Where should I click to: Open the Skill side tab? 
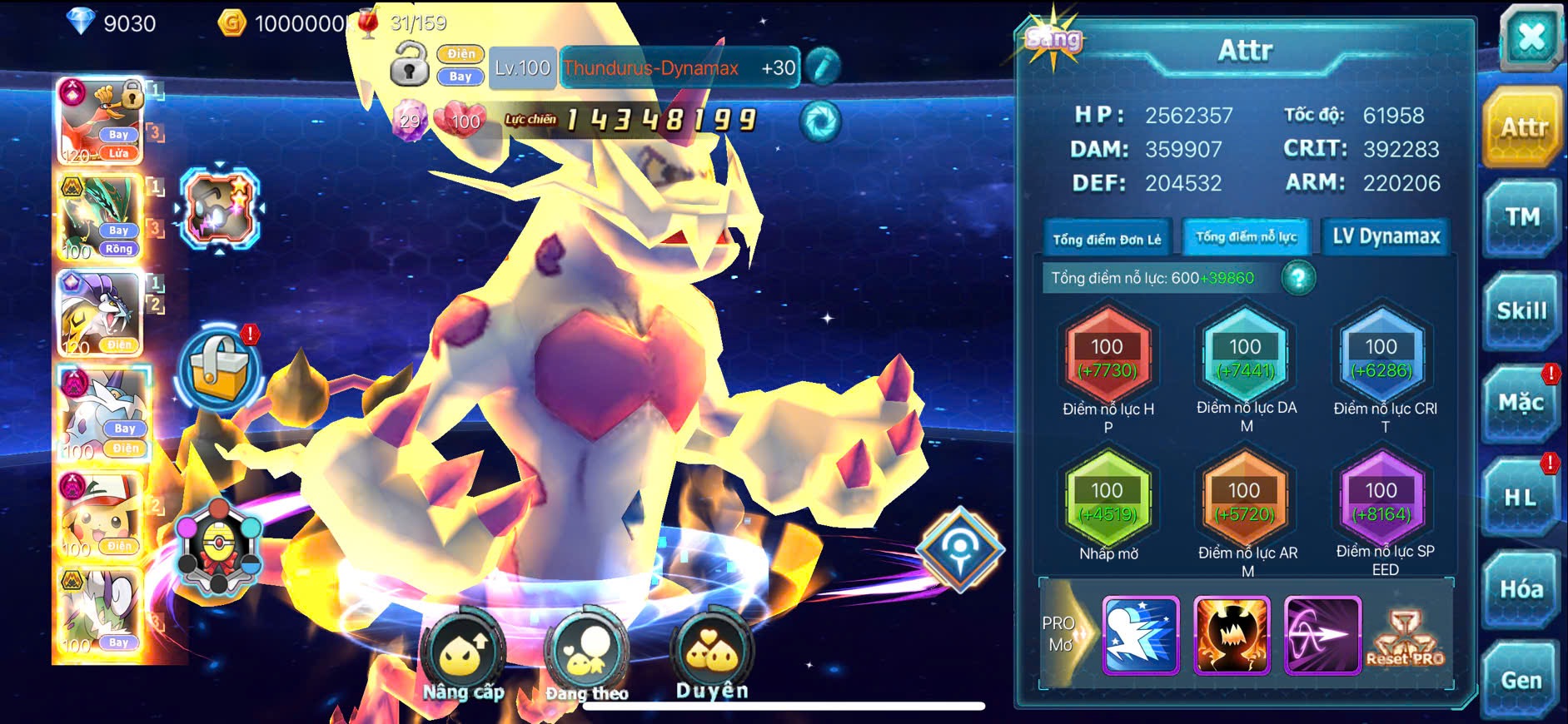click(1521, 311)
